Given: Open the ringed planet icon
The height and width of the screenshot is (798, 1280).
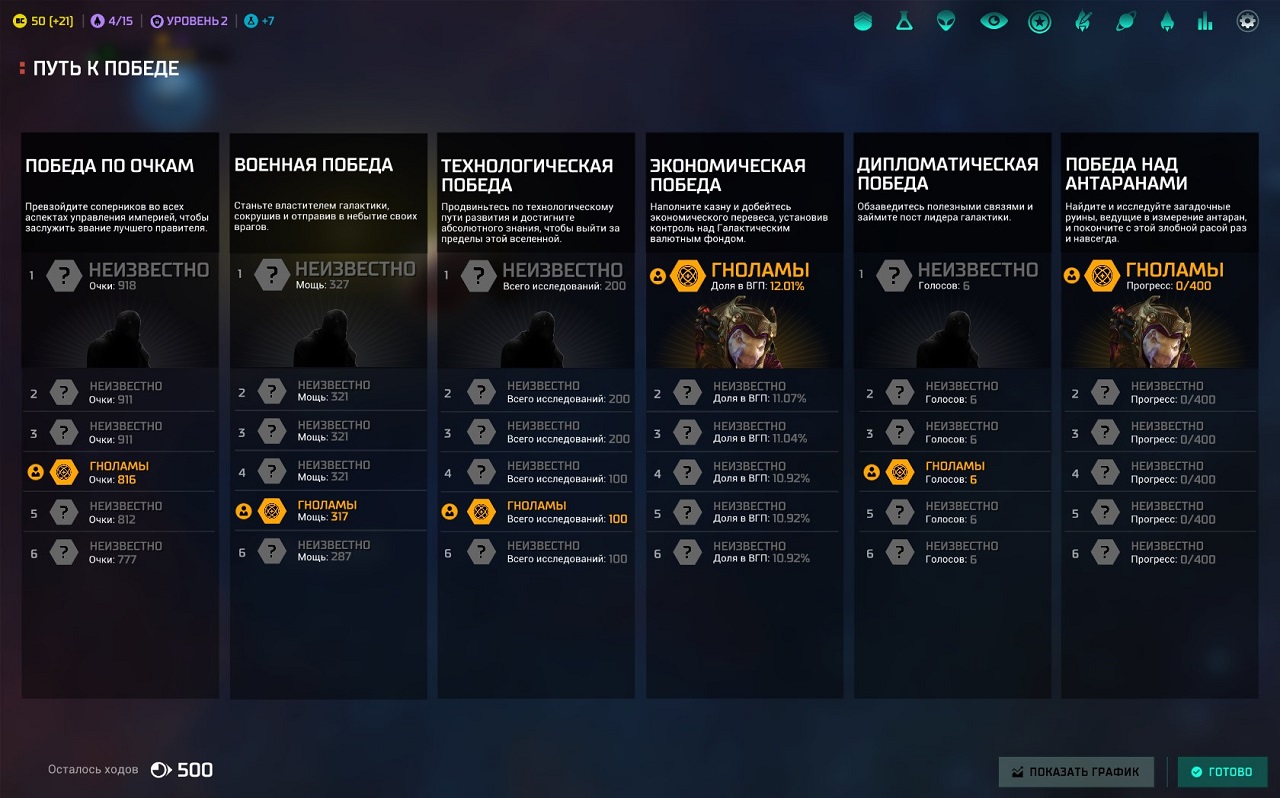Looking at the screenshot, I should coord(1125,21).
